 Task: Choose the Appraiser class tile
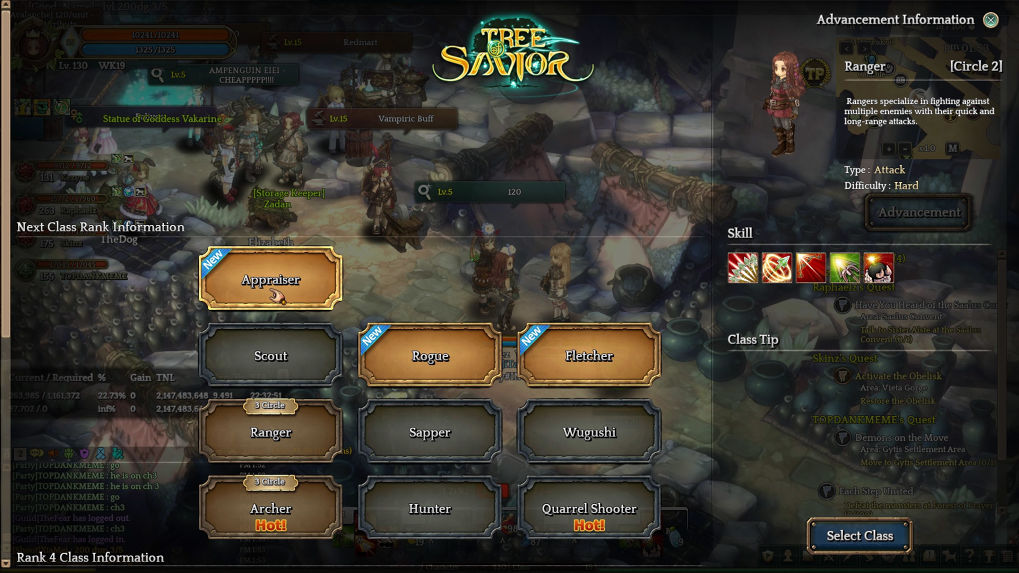point(271,279)
